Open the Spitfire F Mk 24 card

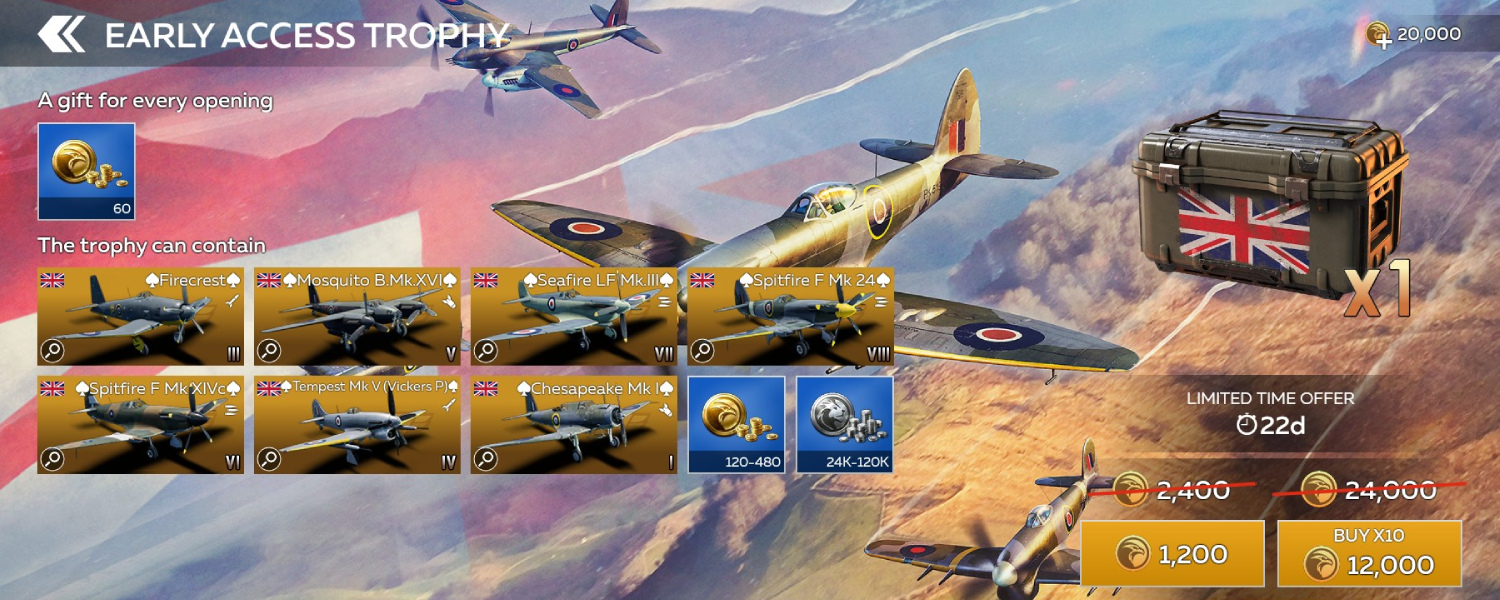coord(790,316)
